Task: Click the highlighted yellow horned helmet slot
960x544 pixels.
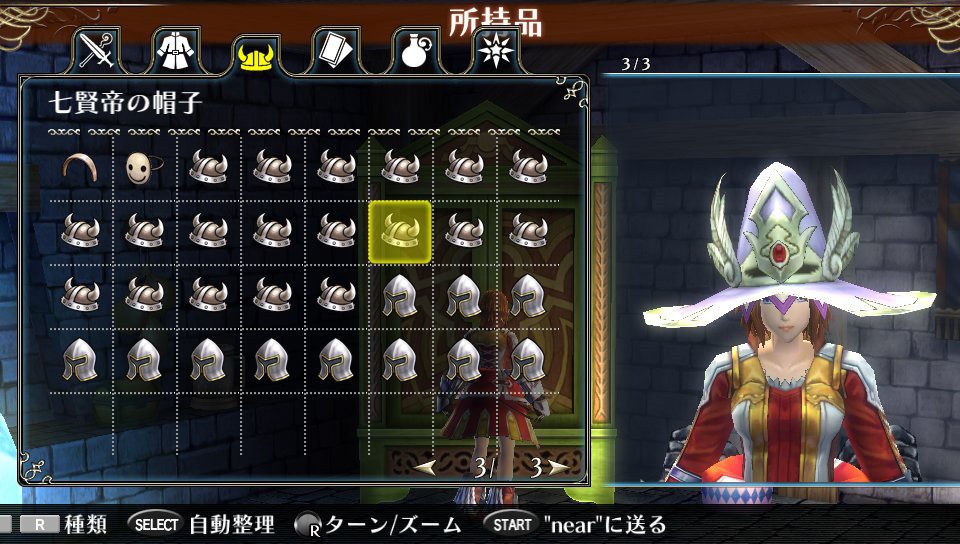Action: tap(400, 232)
